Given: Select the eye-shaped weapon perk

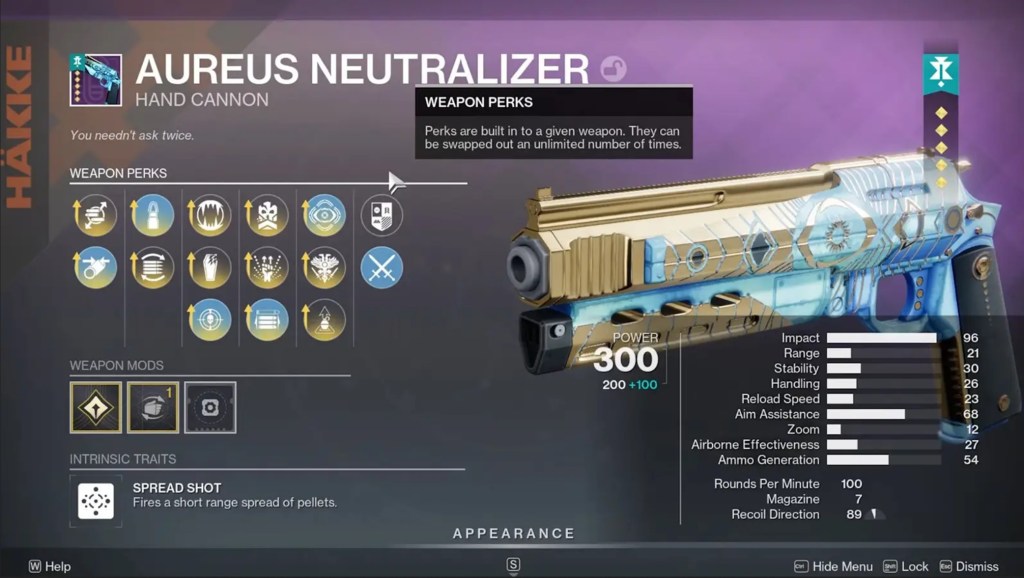Looking at the screenshot, I should coord(325,215).
